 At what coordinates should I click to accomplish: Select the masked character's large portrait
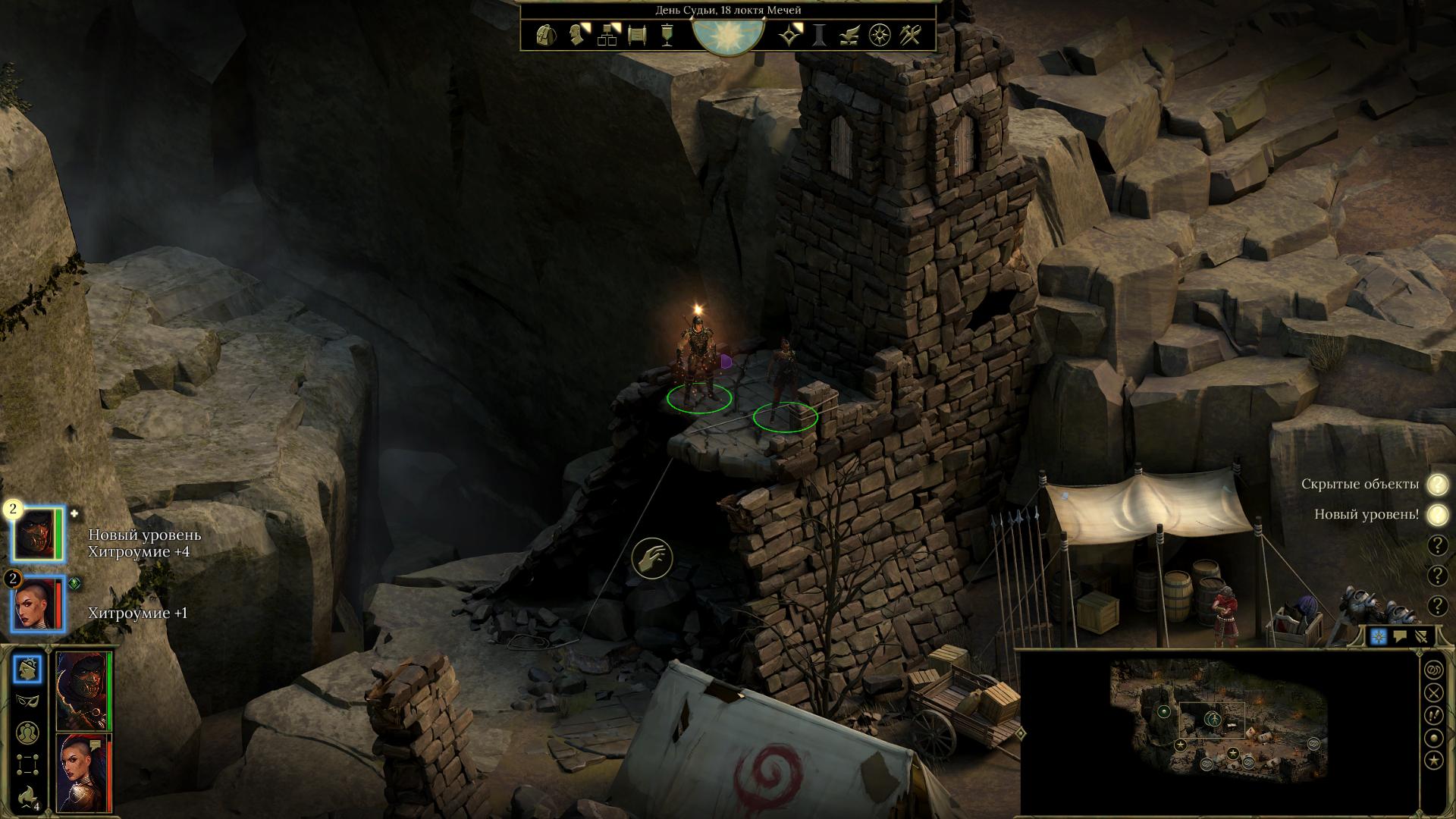(83, 690)
